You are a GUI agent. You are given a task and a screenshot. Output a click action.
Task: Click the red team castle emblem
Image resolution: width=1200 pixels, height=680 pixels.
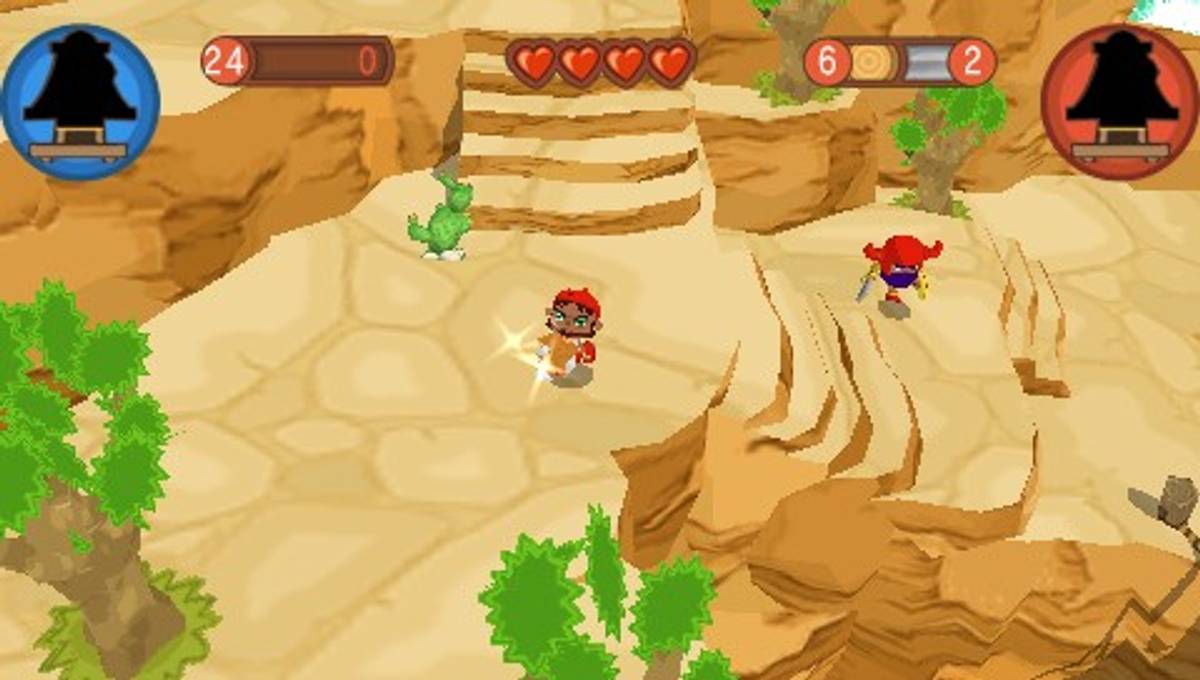pos(1120,101)
